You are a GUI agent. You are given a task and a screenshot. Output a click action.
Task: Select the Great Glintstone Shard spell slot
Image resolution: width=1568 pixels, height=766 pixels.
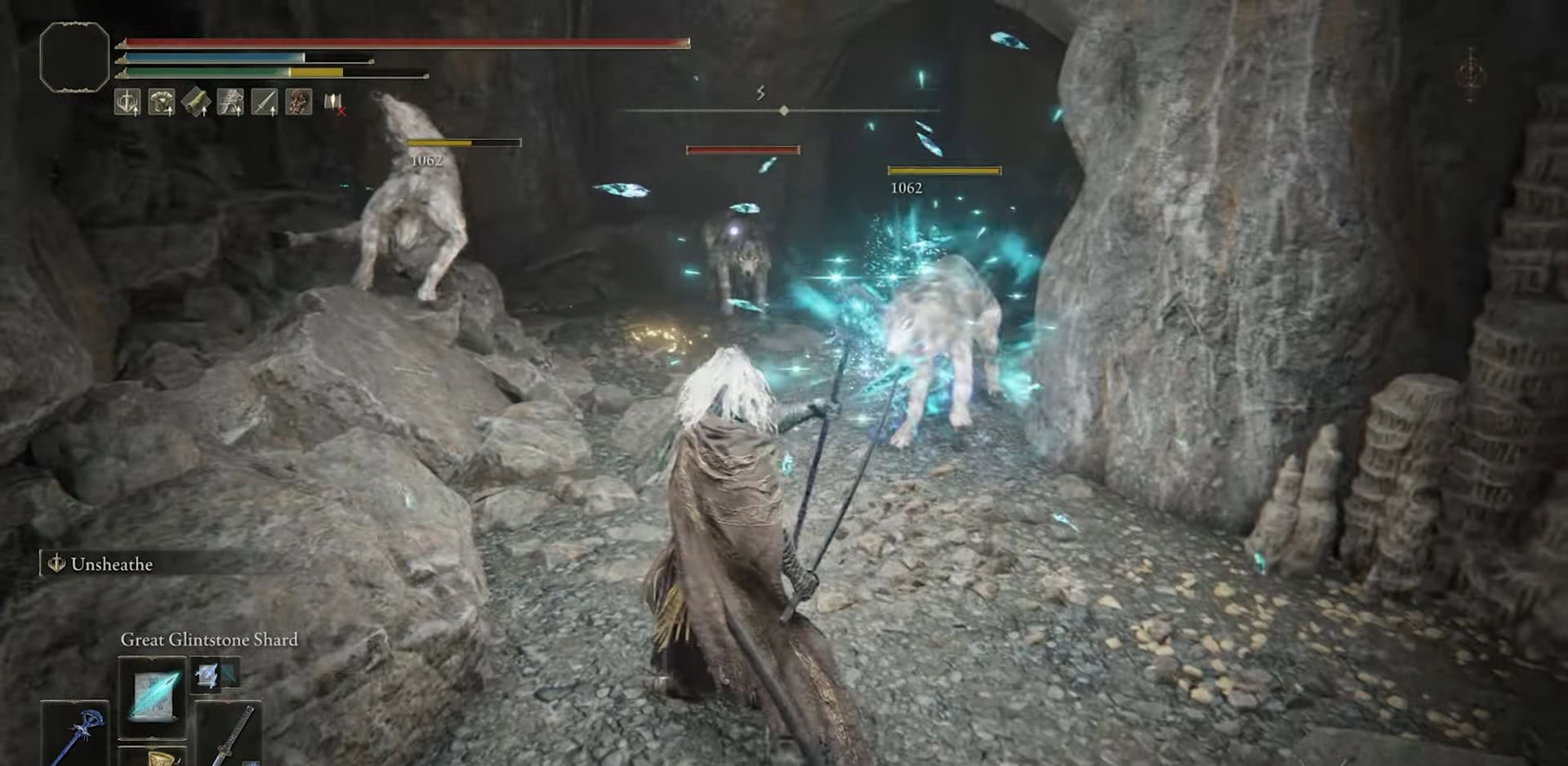coord(153,695)
